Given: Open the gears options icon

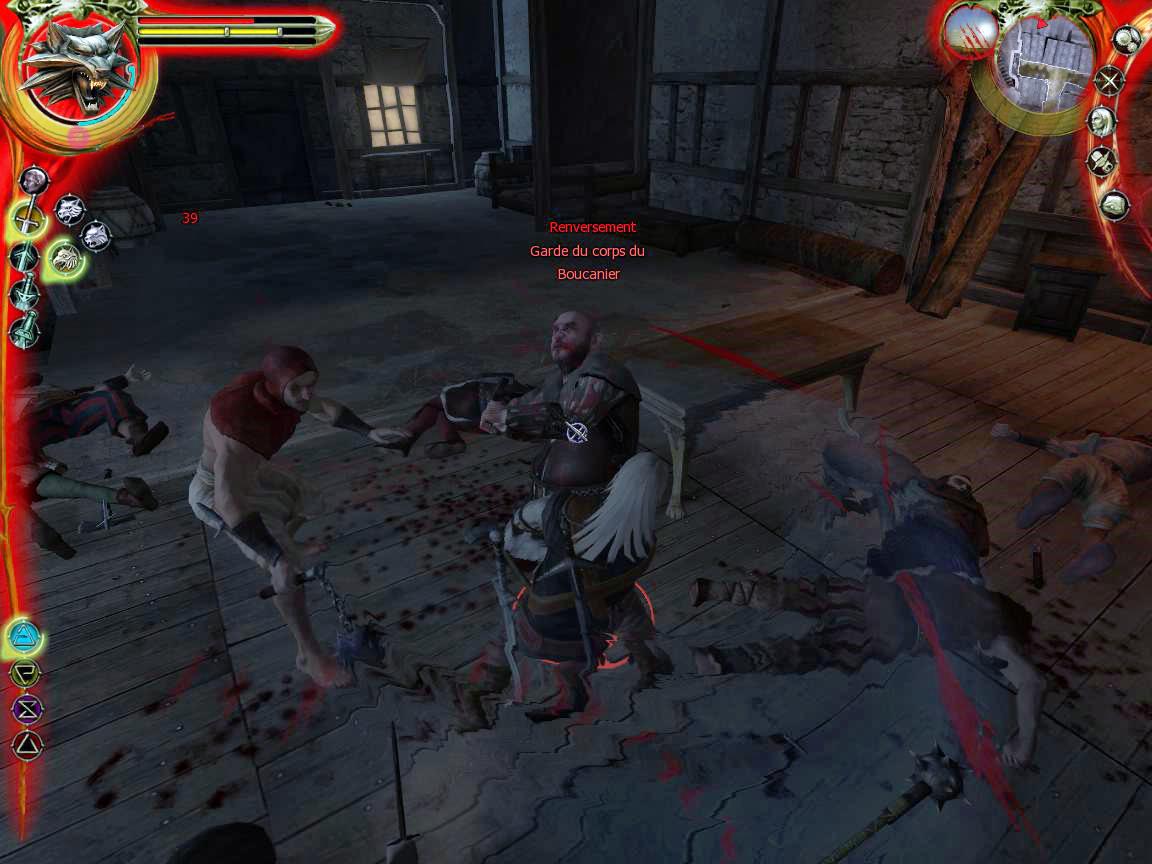Looking at the screenshot, I should point(1127,41).
